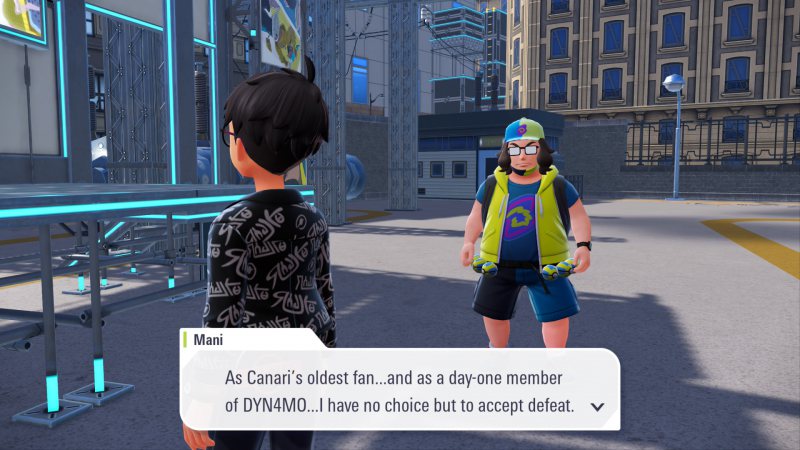The height and width of the screenshot is (450, 800).
Task: Click Mani's dialogue text box
Action: pyautogui.click(x=400, y=390)
